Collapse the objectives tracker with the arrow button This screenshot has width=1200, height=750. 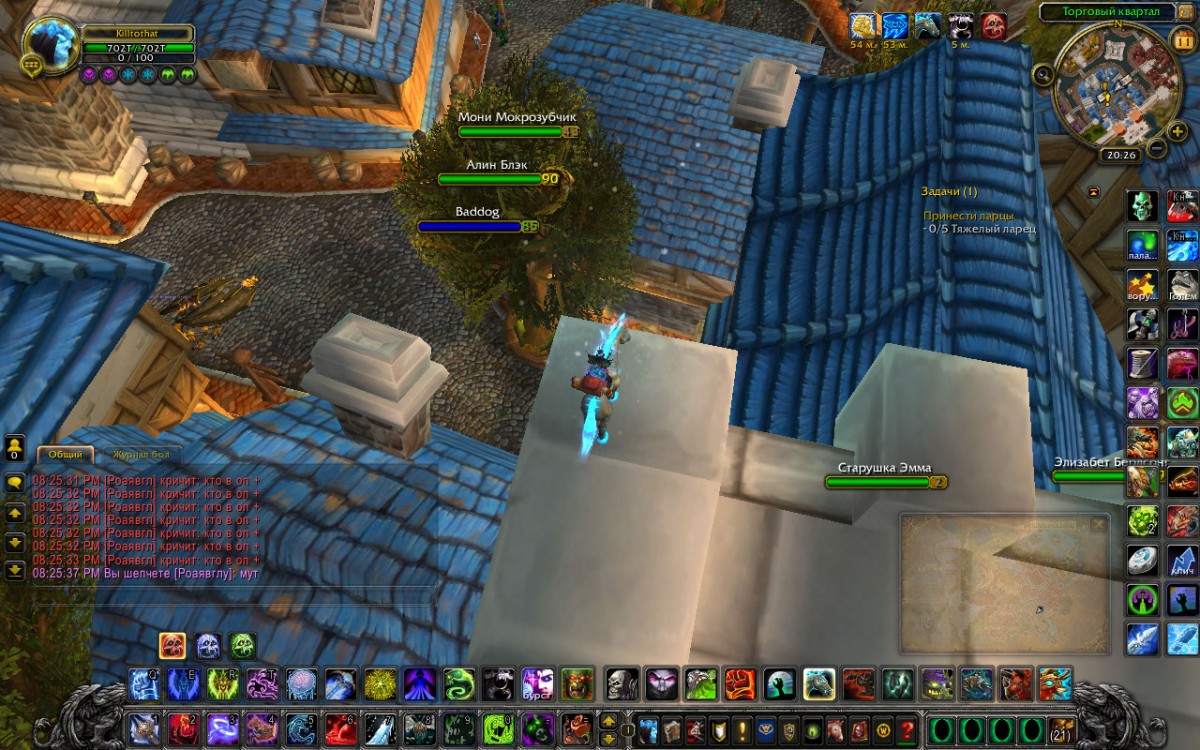click(1093, 191)
